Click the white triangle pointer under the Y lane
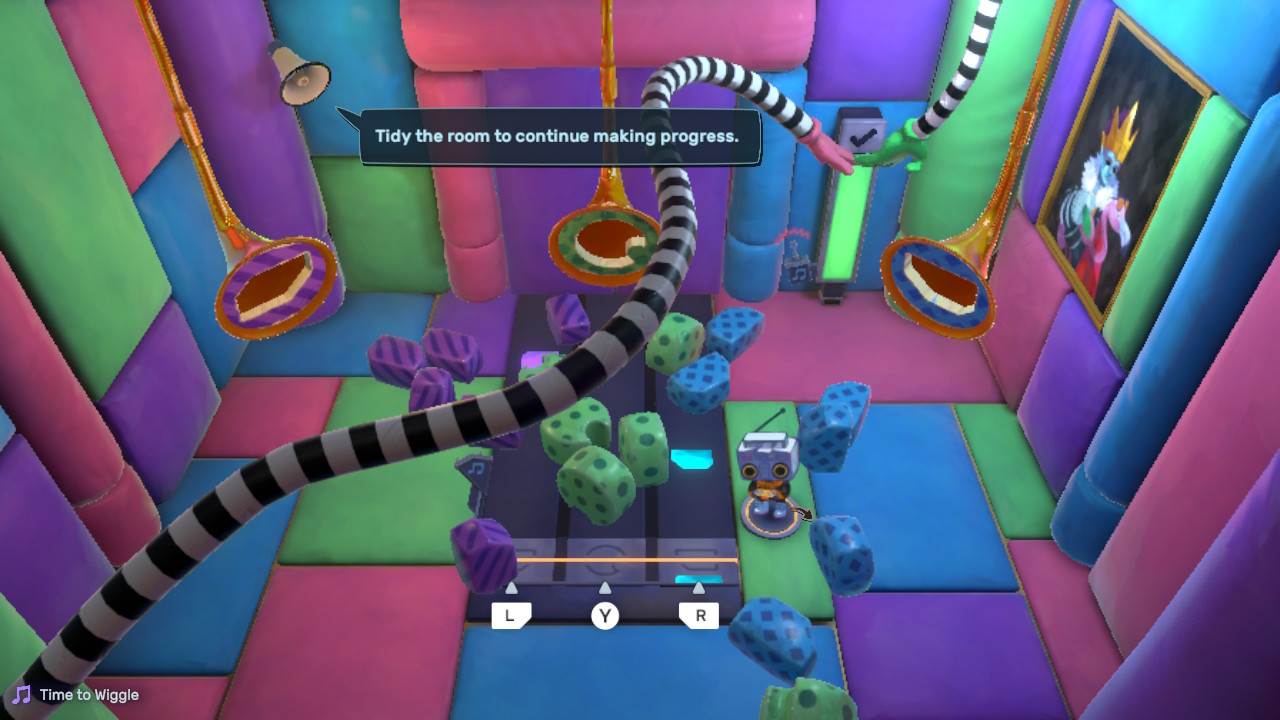 point(605,588)
